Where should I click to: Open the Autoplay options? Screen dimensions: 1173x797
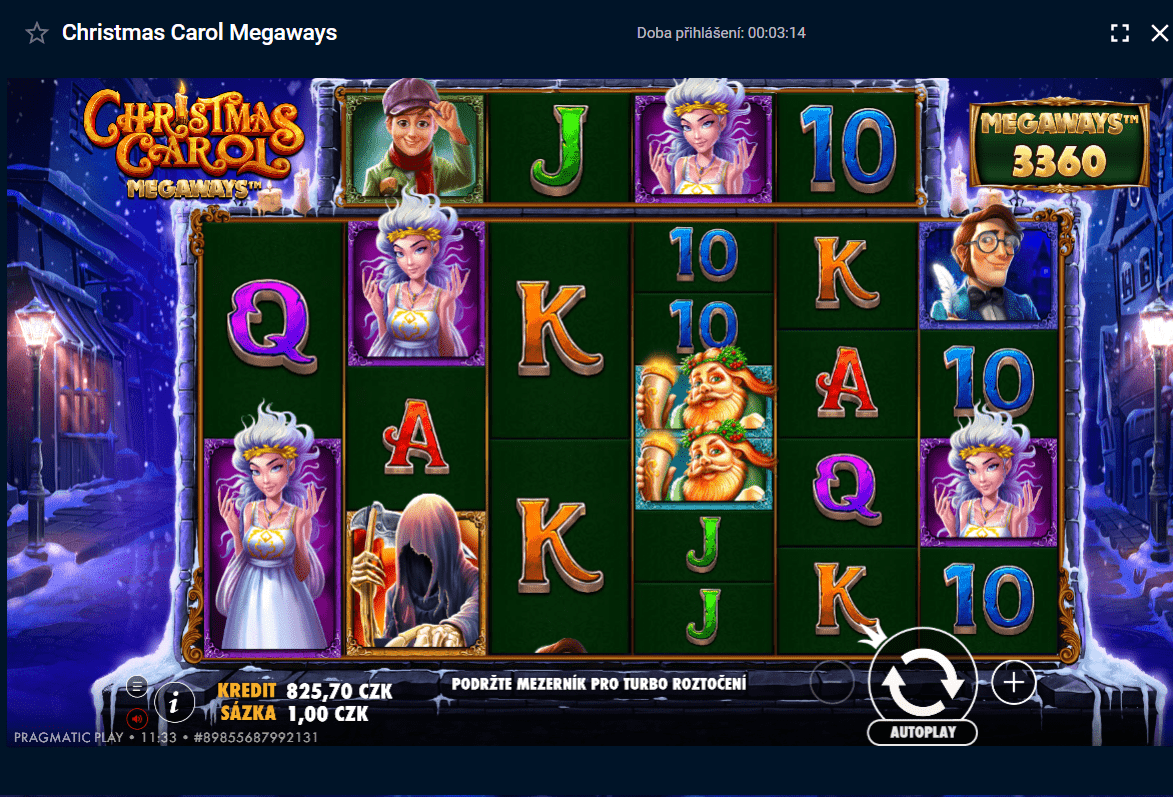point(922,732)
